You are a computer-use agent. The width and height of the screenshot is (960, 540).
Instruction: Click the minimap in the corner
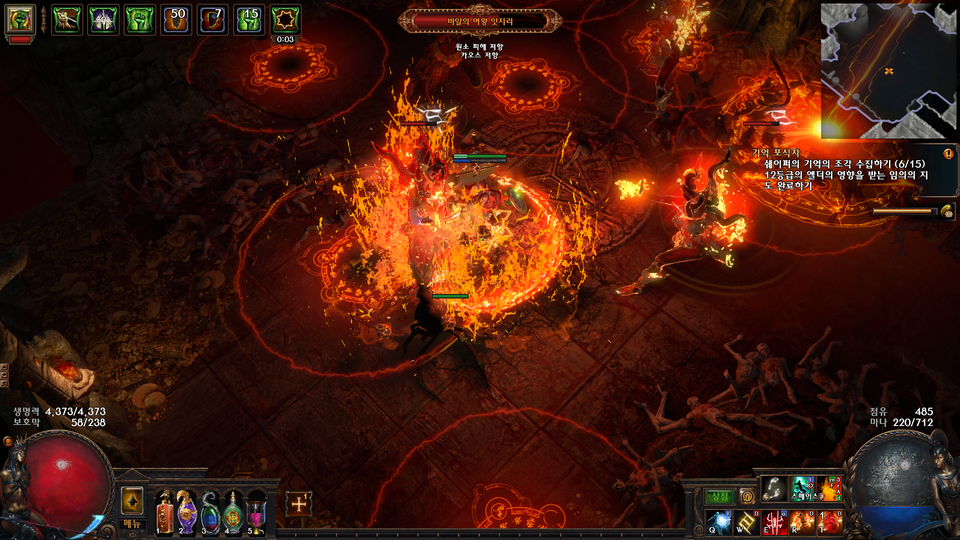[x=889, y=70]
